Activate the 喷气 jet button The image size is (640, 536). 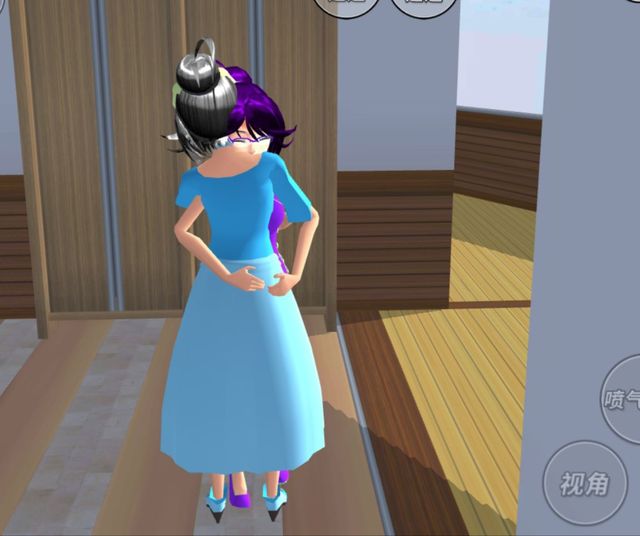(622, 399)
